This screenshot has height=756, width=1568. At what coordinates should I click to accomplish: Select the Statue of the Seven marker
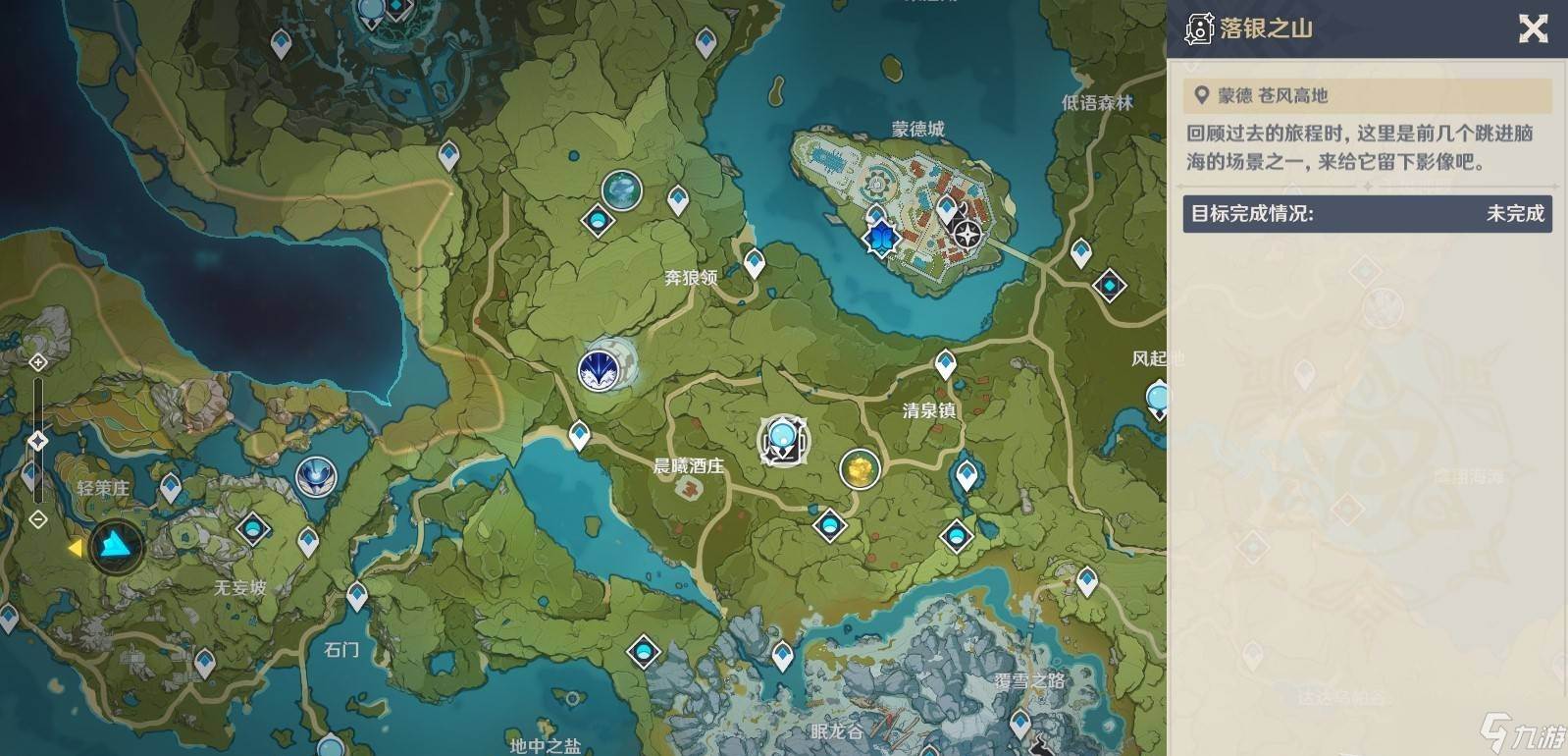coord(783,441)
